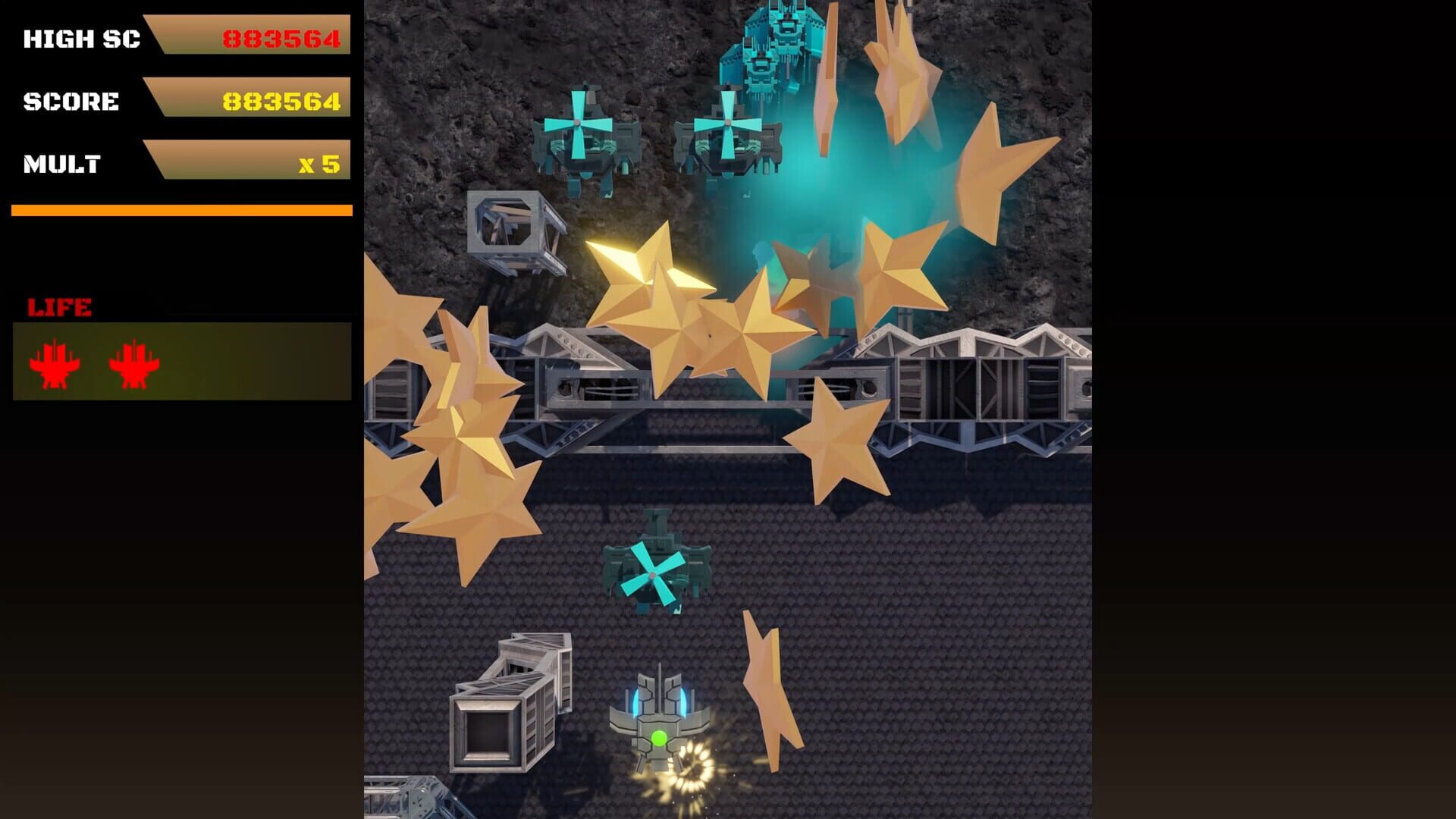The image size is (1456, 819).
Task: Click the MULT label text
Action: coord(63,162)
